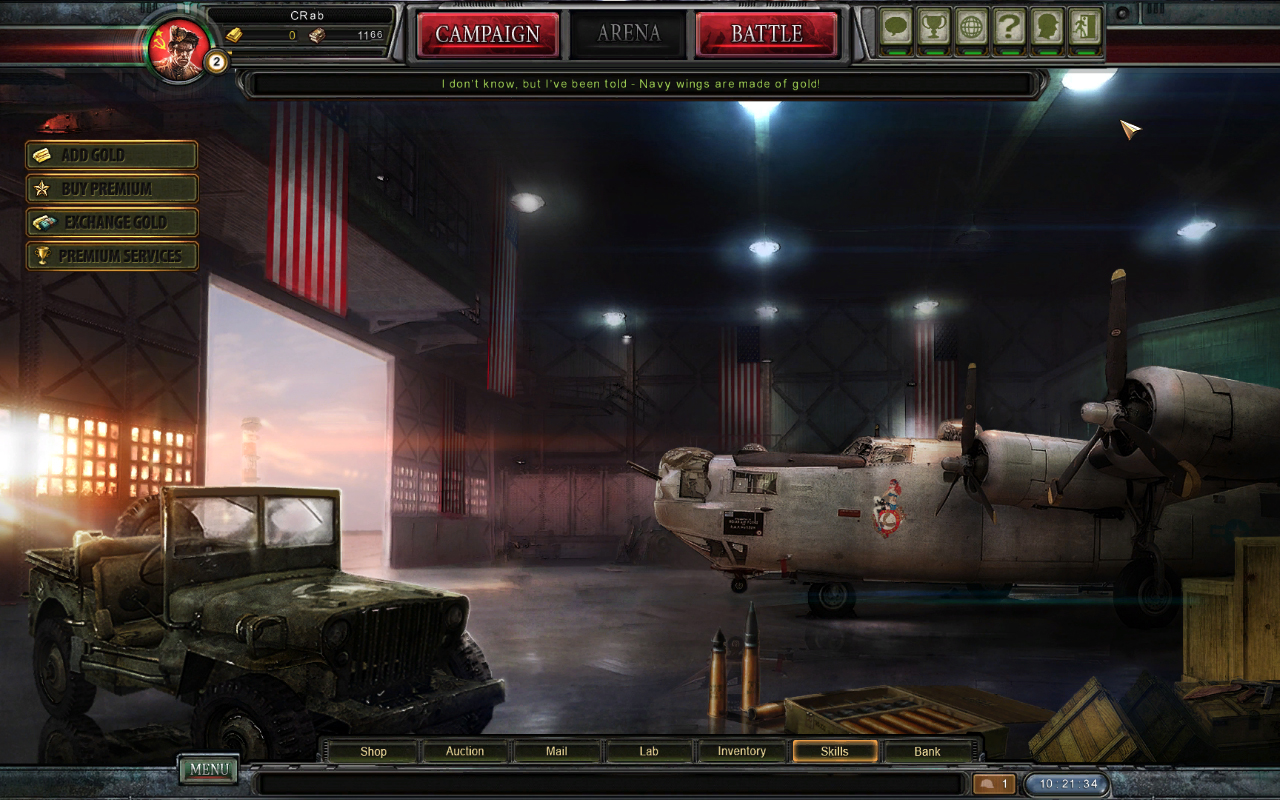Go to the Auction tab
This screenshot has height=800, width=1280.
click(465, 751)
